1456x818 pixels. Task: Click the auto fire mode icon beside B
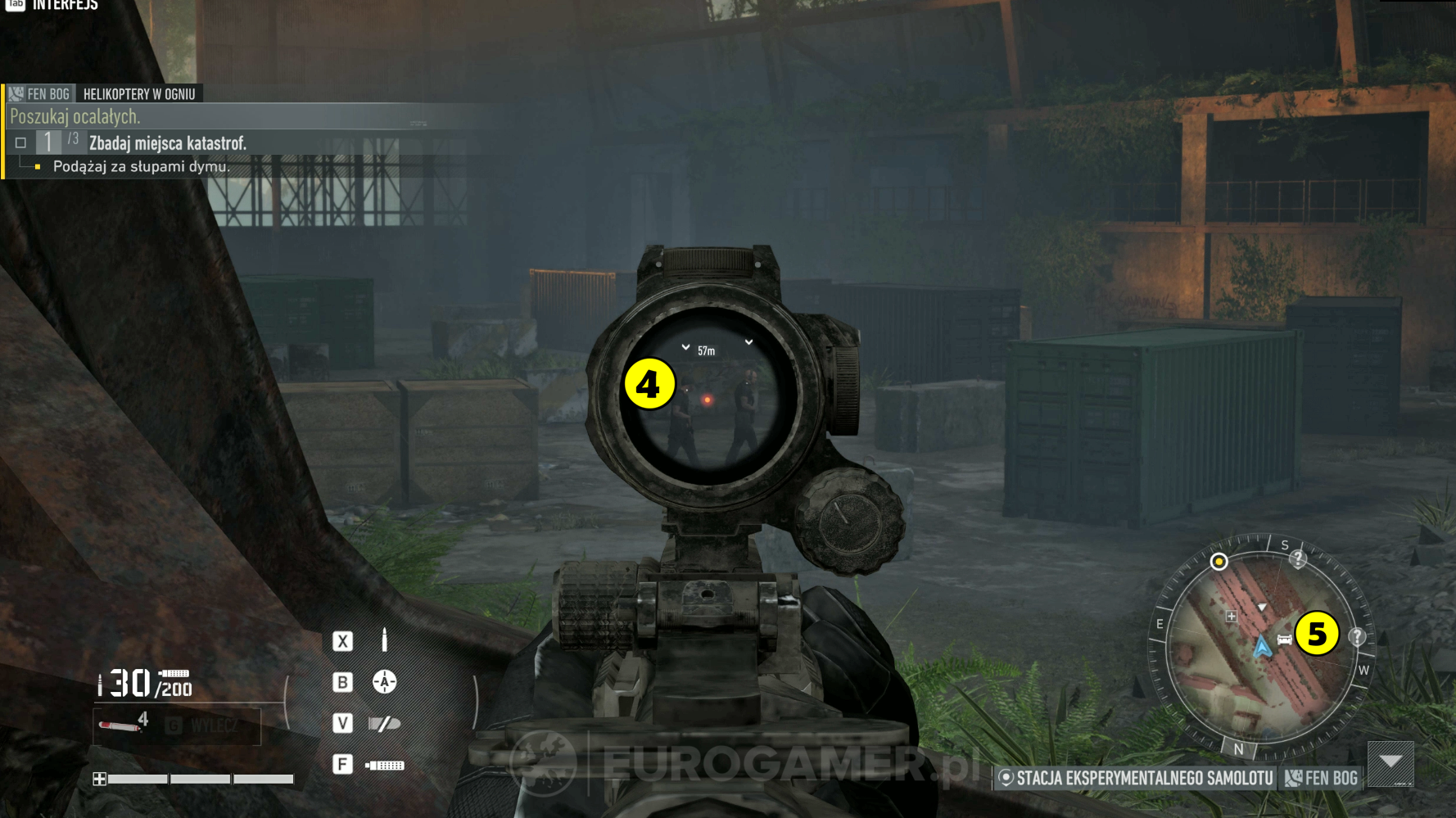[x=383, y=681]
